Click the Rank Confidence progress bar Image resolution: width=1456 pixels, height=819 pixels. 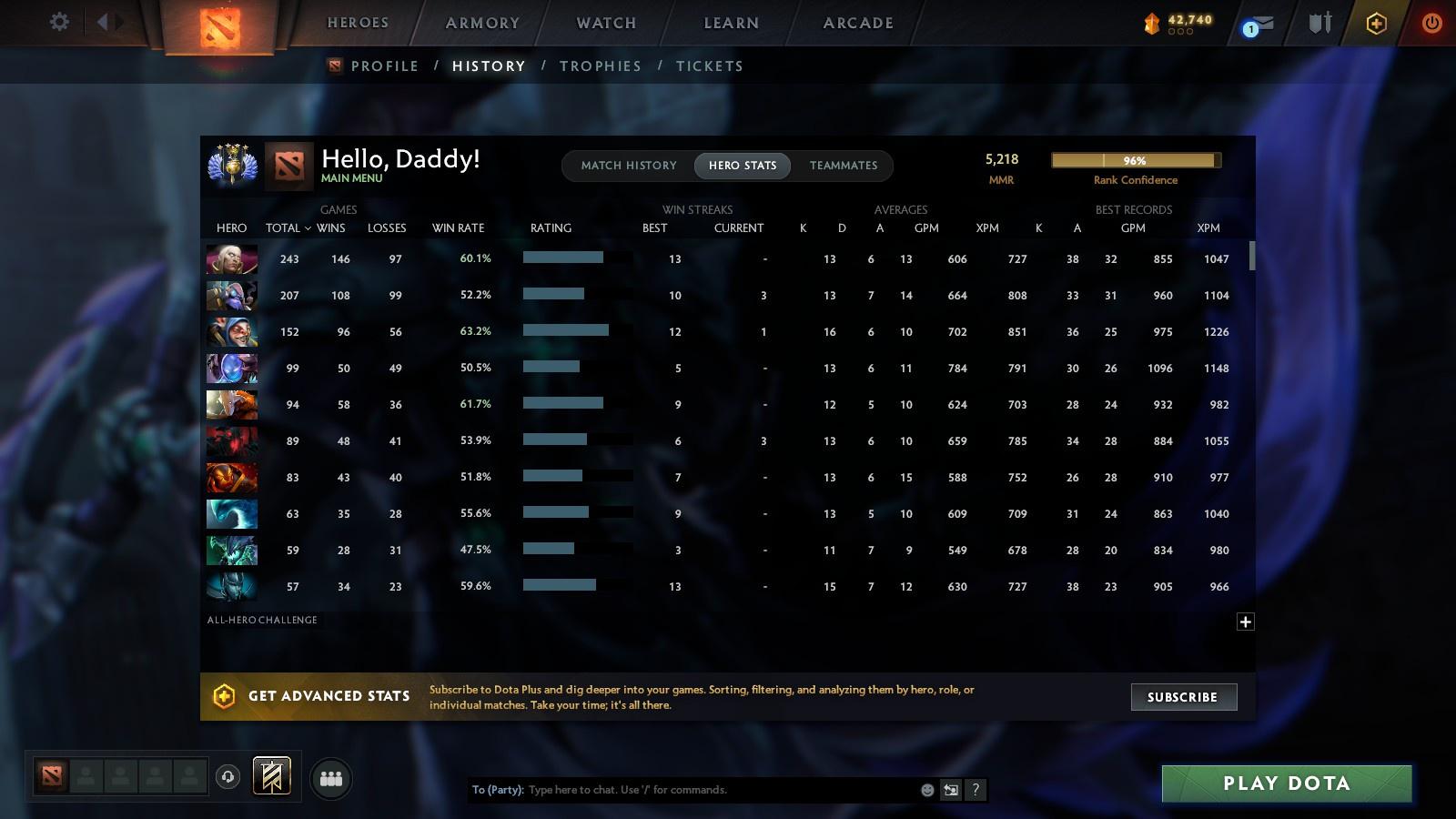[x=1135, y=160]
